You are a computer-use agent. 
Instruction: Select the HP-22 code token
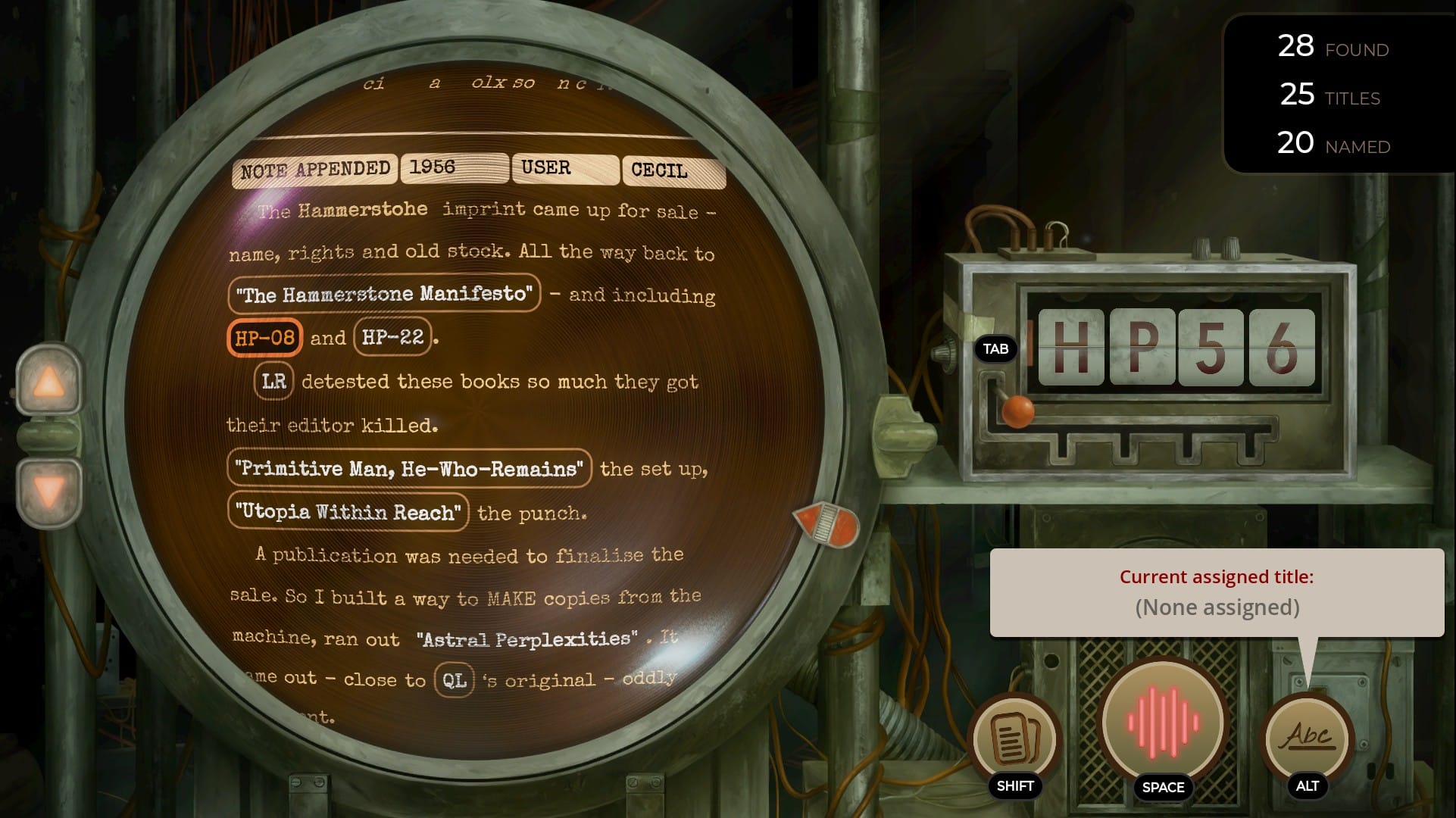click(x=391, y=337)
